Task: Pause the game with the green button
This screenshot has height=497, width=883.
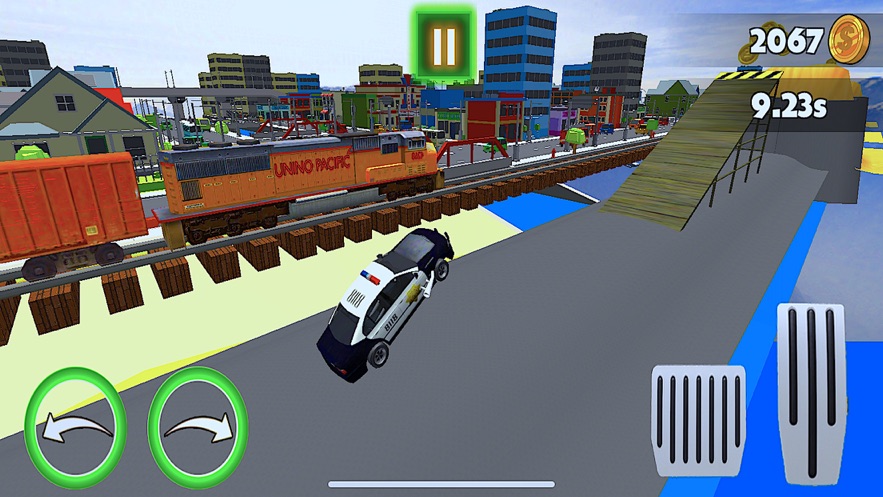Action: point(444,45)
